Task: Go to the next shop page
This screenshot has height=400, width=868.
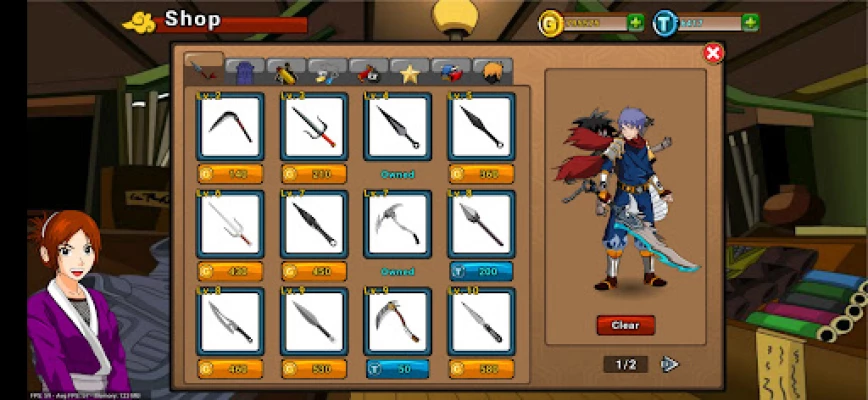Action: (670, 364)
